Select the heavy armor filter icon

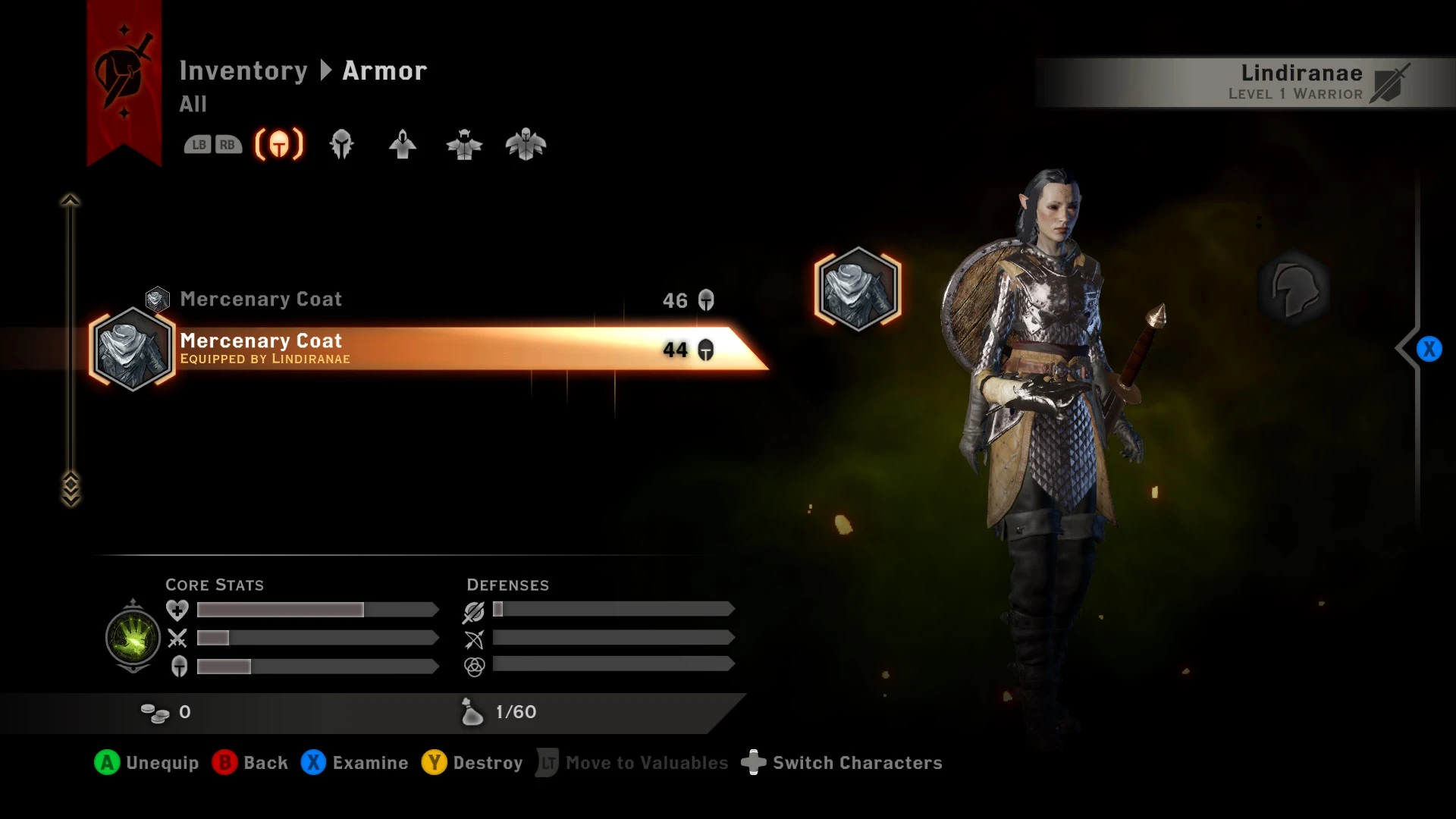526,144
